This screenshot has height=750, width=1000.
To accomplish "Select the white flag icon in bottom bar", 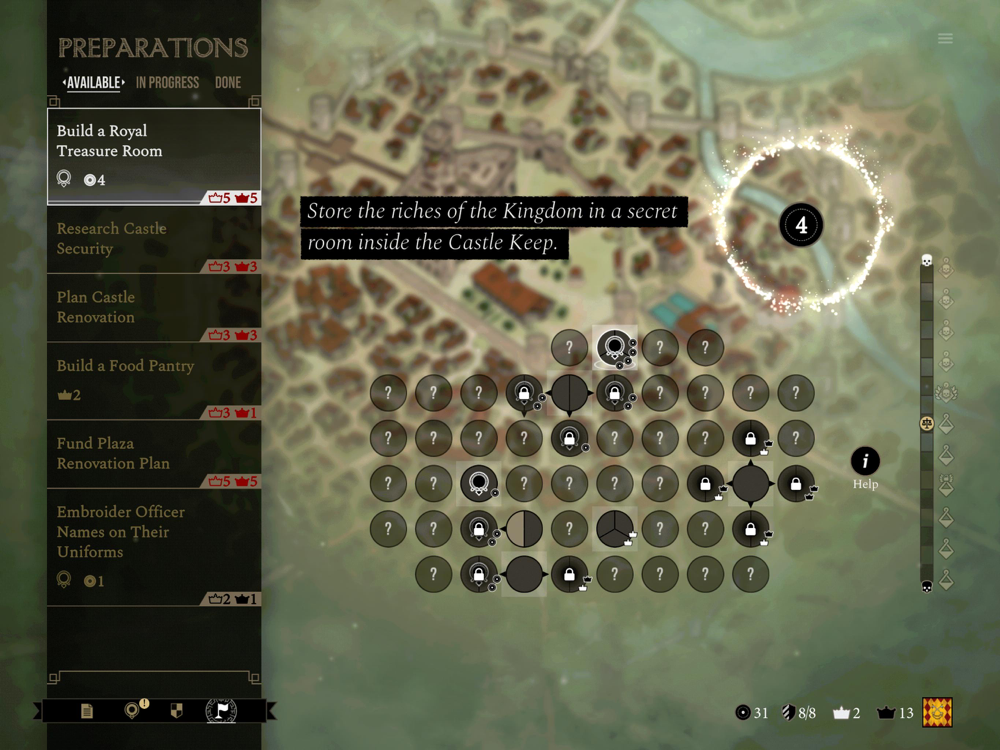I will [x=221, y=711].
